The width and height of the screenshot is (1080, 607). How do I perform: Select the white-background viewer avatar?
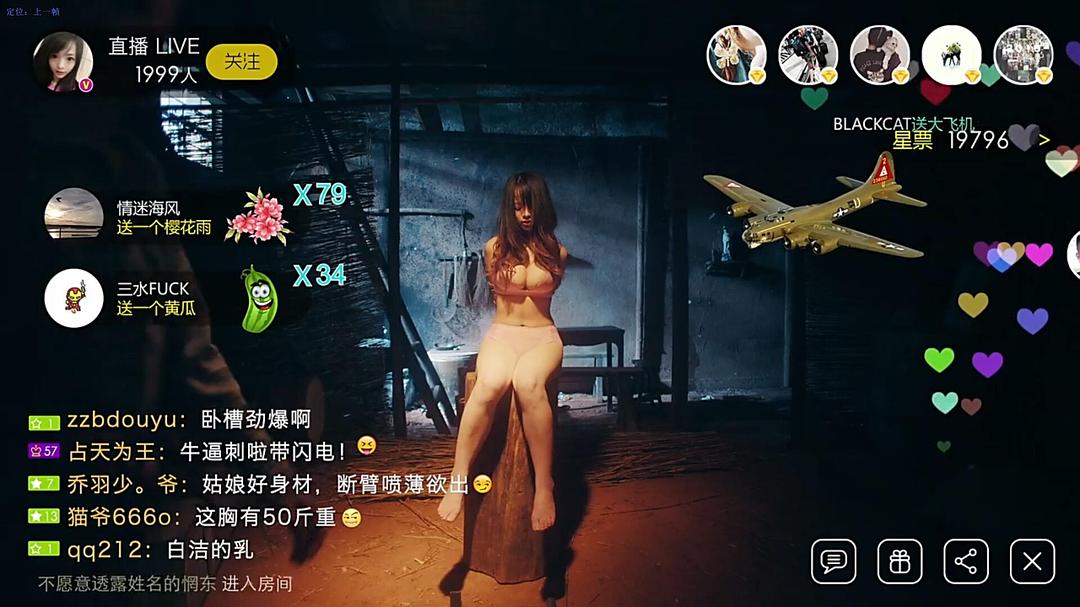[951, 55]
